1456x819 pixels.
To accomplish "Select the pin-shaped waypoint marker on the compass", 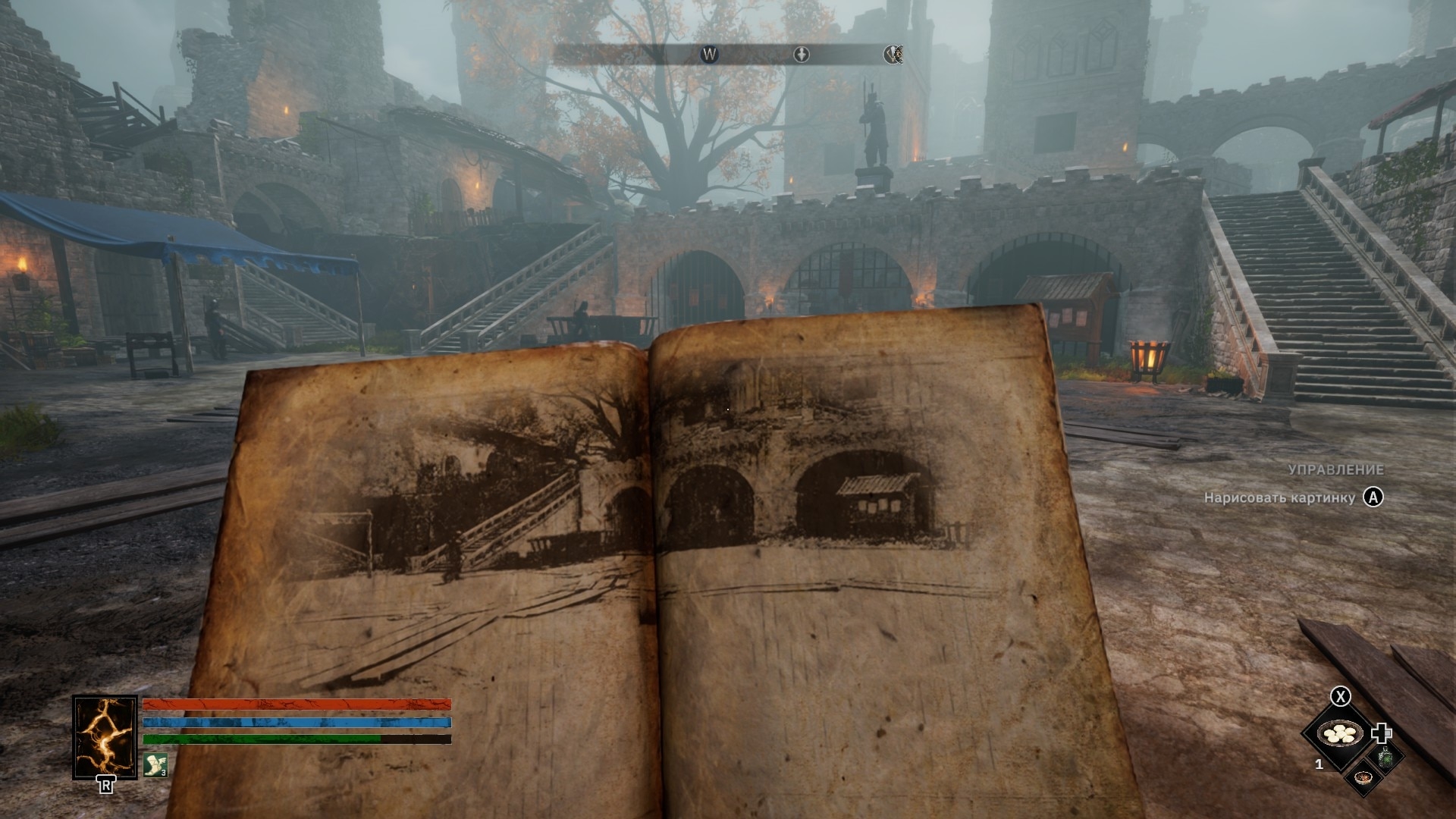I will click(802, 54).
